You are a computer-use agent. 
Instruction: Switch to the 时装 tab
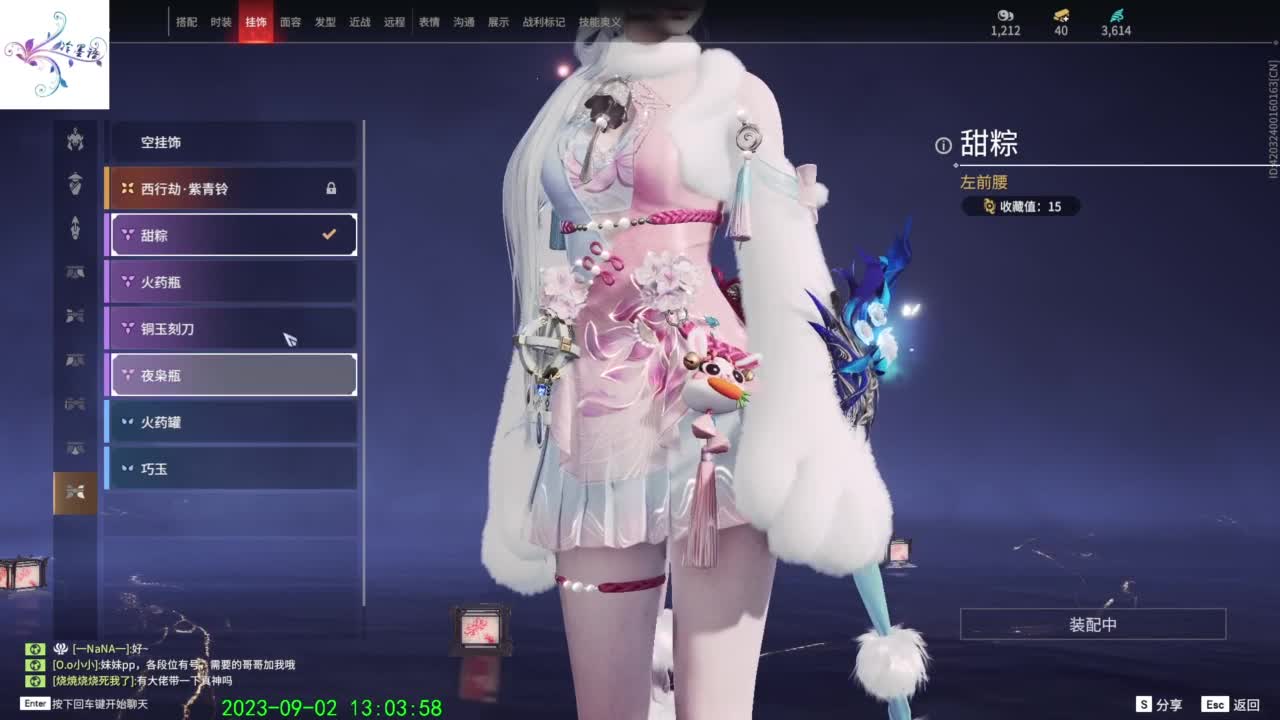tap(219, 20)
